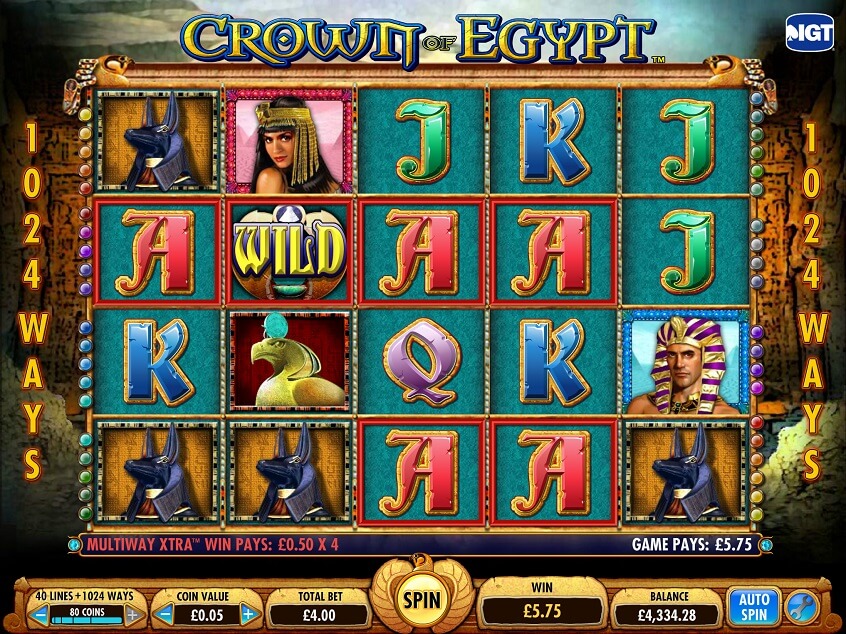Activate the Auto Spin button
Screen dimensions: 846x634
point(752,606)
